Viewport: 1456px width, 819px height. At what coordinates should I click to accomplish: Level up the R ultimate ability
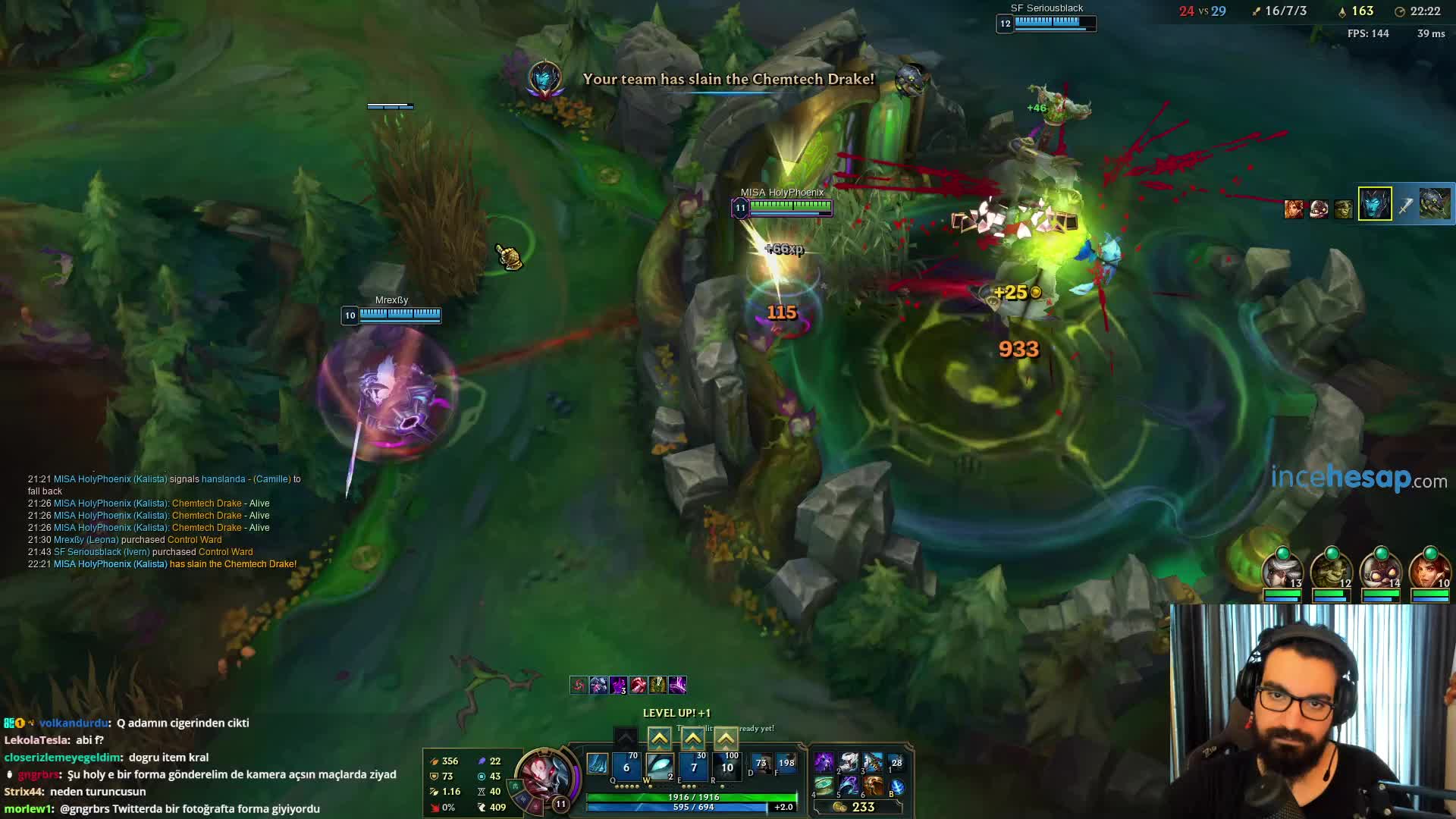pos(726,738)
